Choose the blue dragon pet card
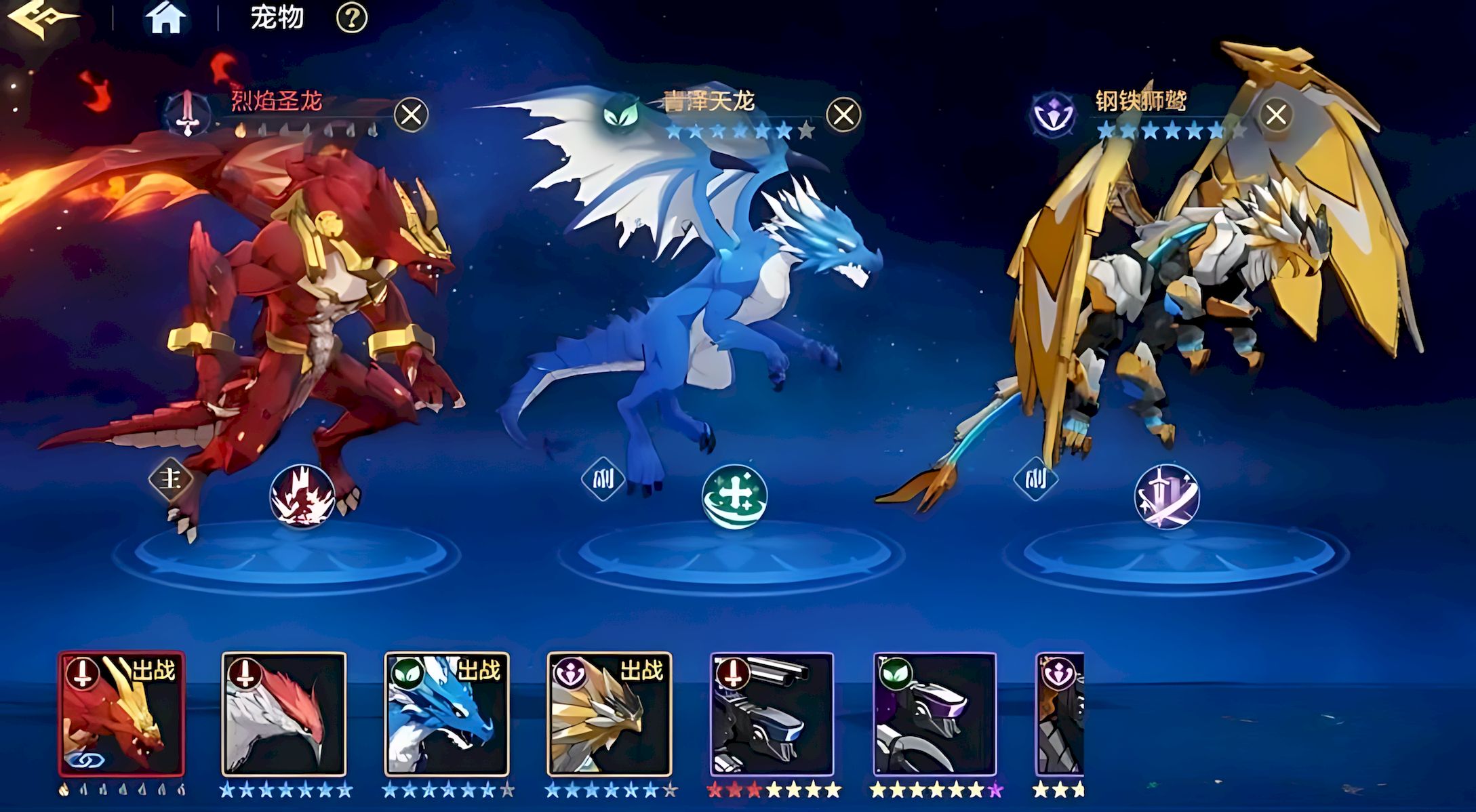The image size is (1476, 812). click(447, 714)
